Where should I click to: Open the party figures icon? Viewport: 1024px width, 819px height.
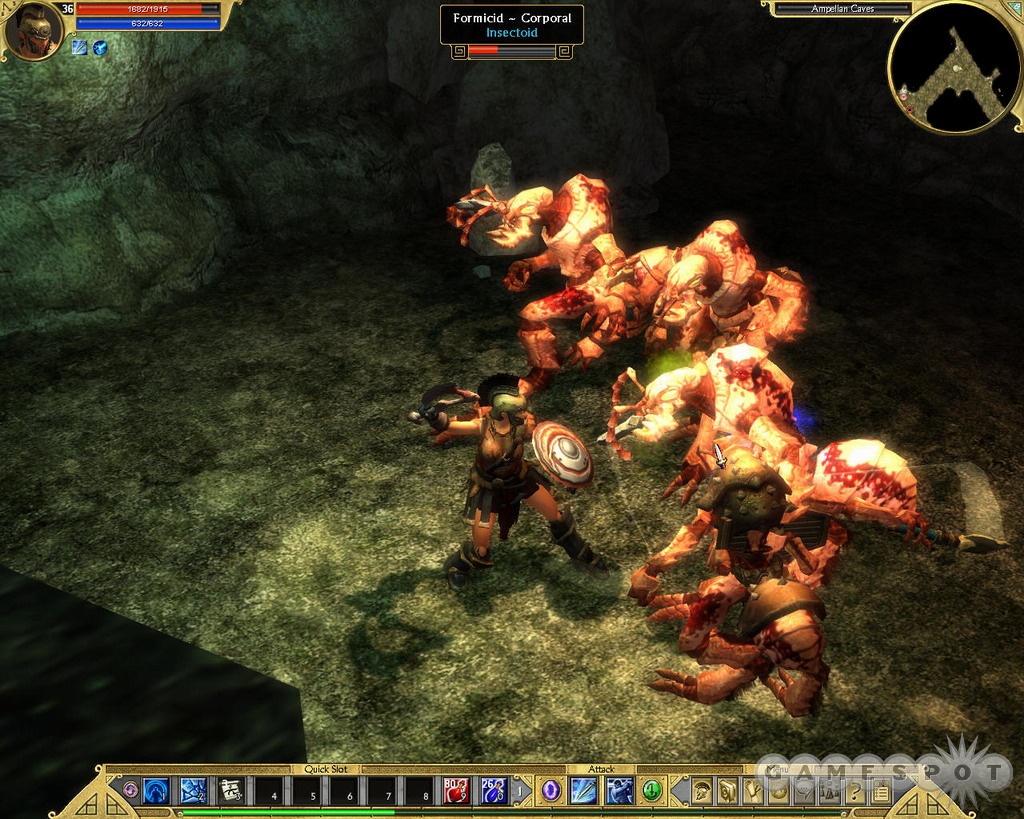[829, 792]
